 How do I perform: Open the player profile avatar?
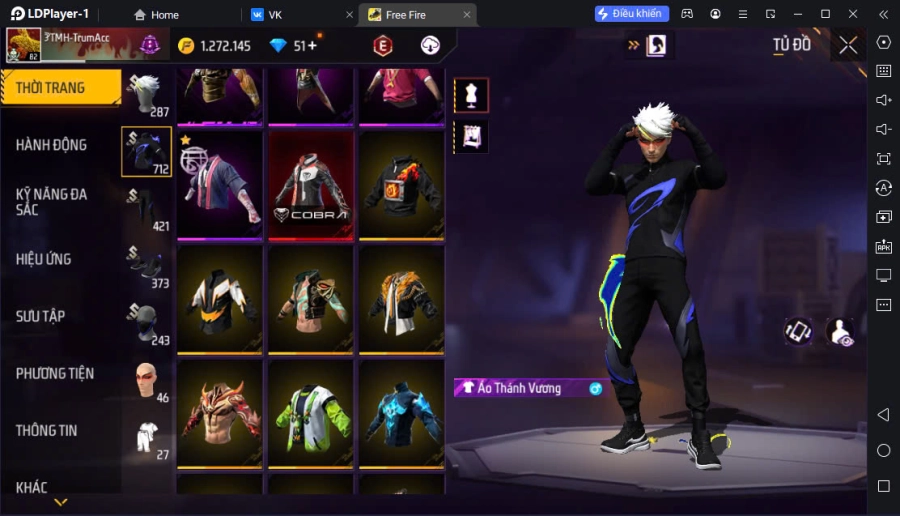click(23, 45)
